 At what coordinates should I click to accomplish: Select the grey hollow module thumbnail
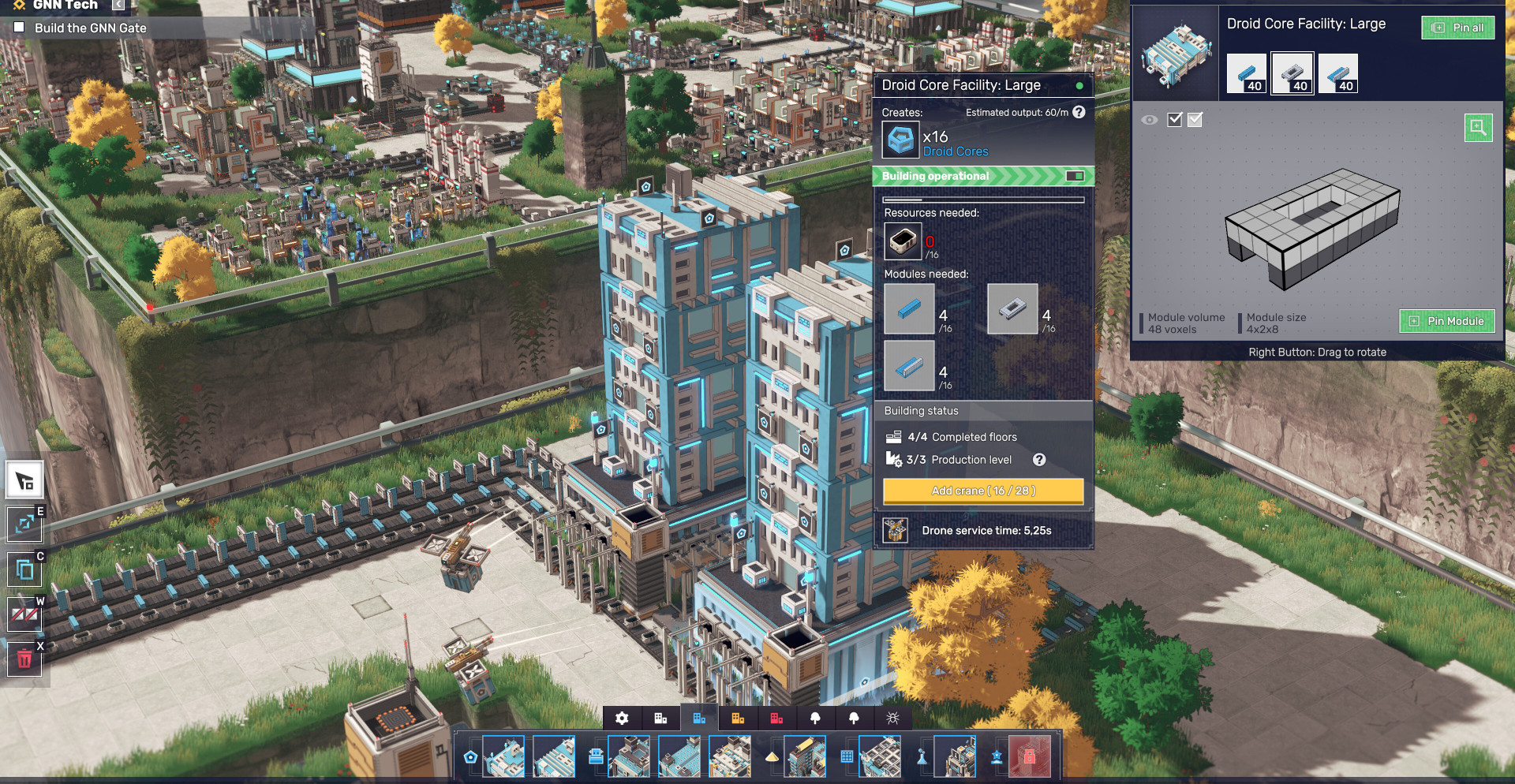[1292, 73]
